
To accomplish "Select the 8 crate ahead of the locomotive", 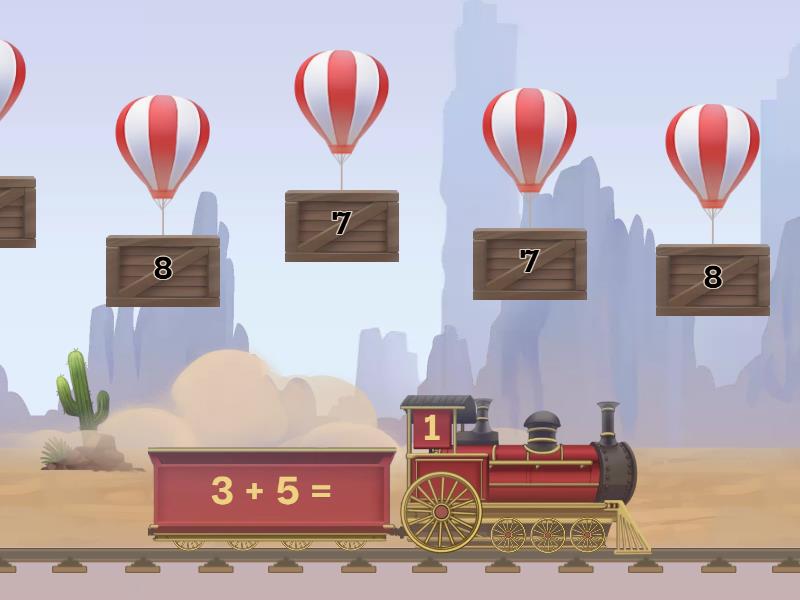I will tap(712, 279).
